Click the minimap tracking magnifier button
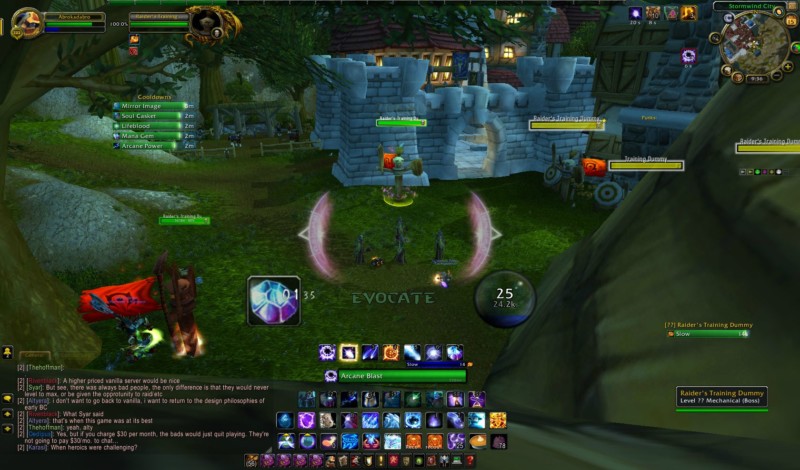 click(x=716, y=40)
